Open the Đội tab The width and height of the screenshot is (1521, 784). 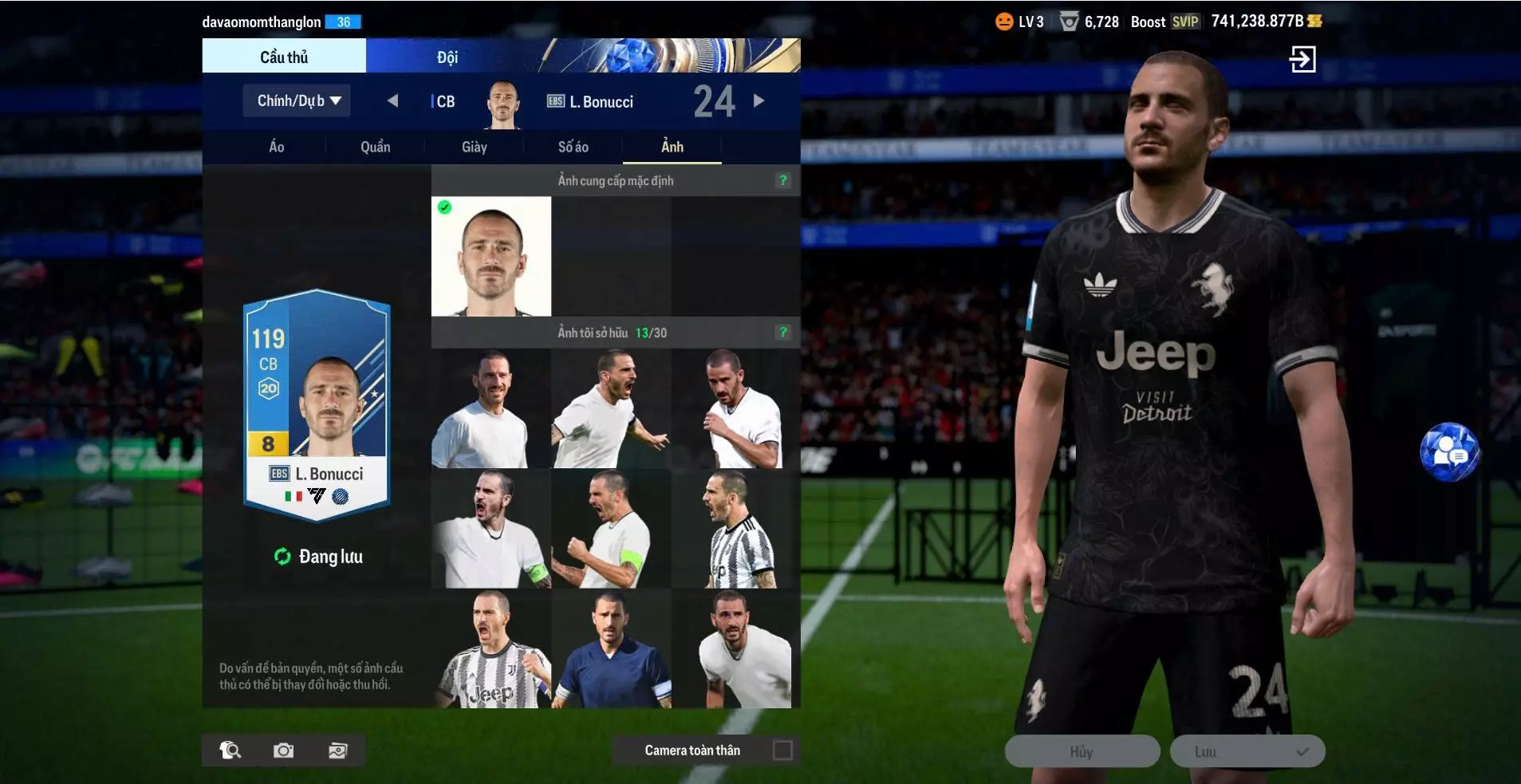click(447, 57)
